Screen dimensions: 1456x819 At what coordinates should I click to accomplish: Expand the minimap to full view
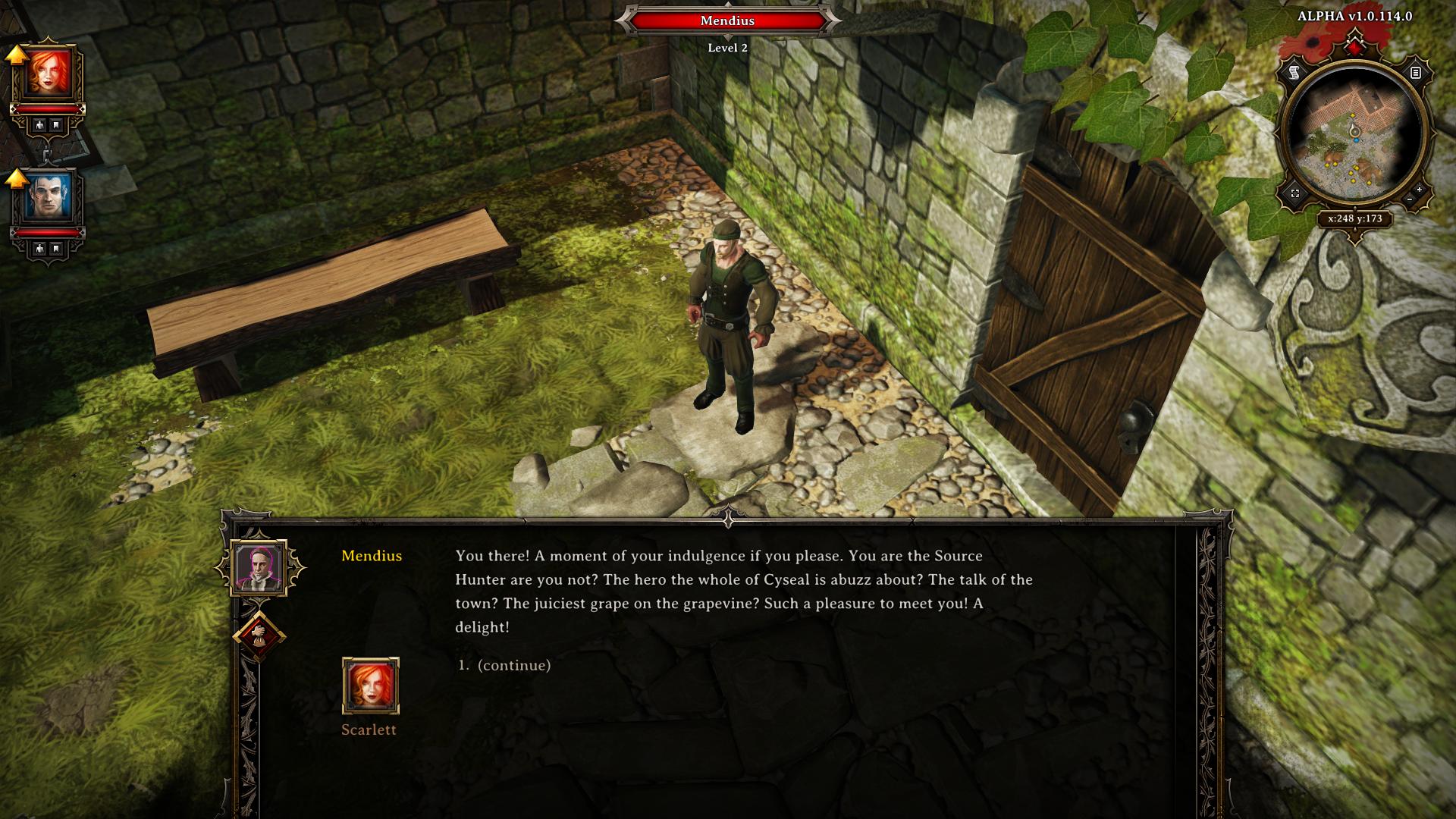pos(1294,193)
